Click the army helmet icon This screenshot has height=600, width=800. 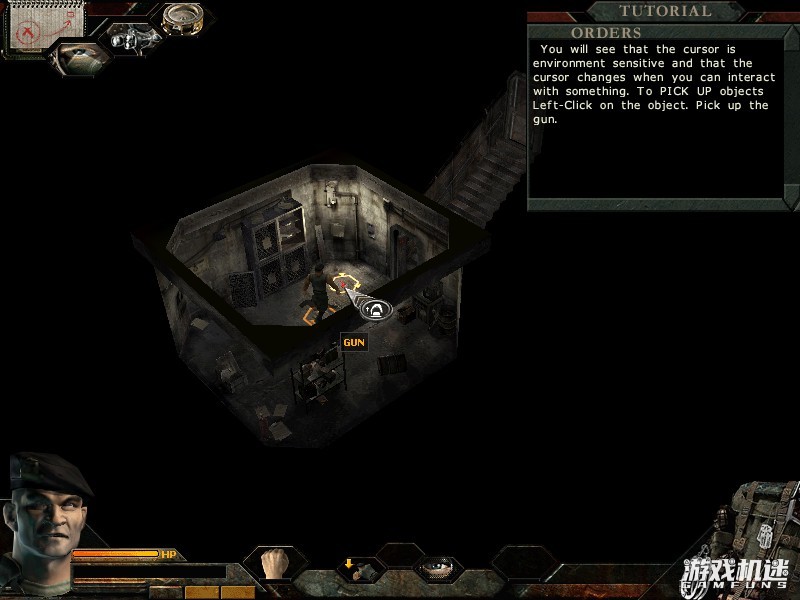[76, 58]
